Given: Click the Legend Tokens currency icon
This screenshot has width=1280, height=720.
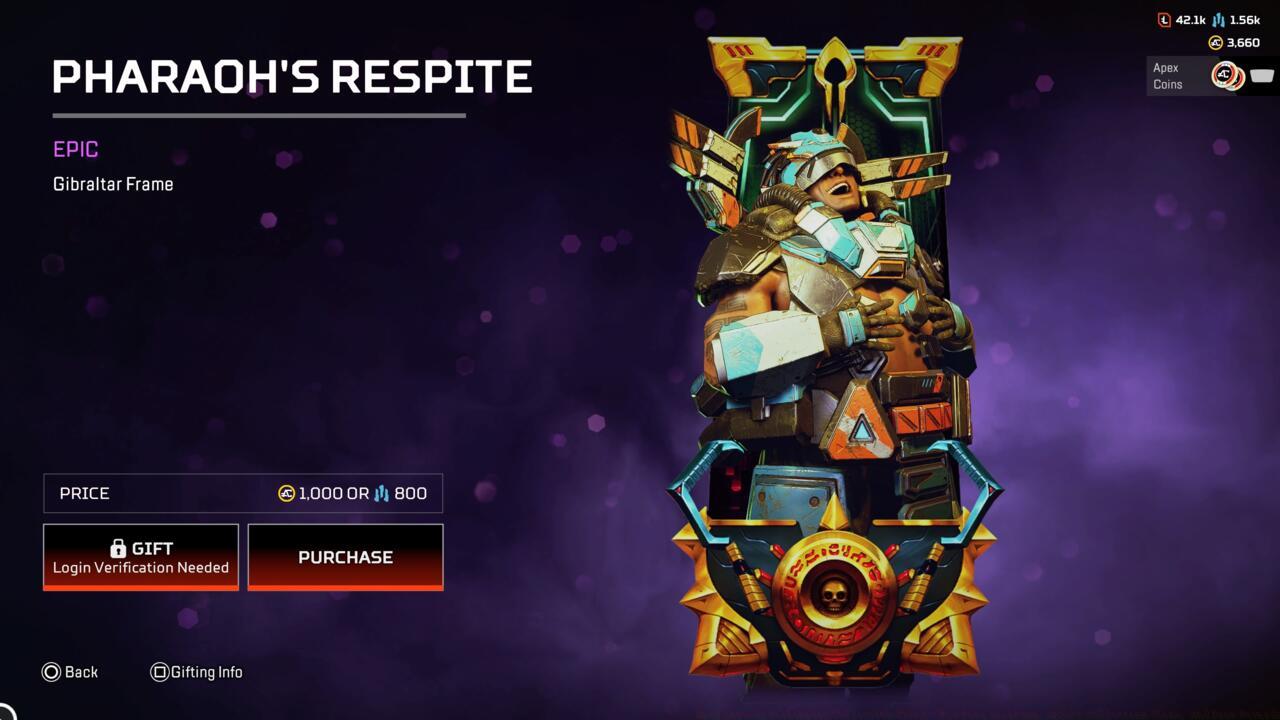Looking at the screenshot, I should 1163,20.
